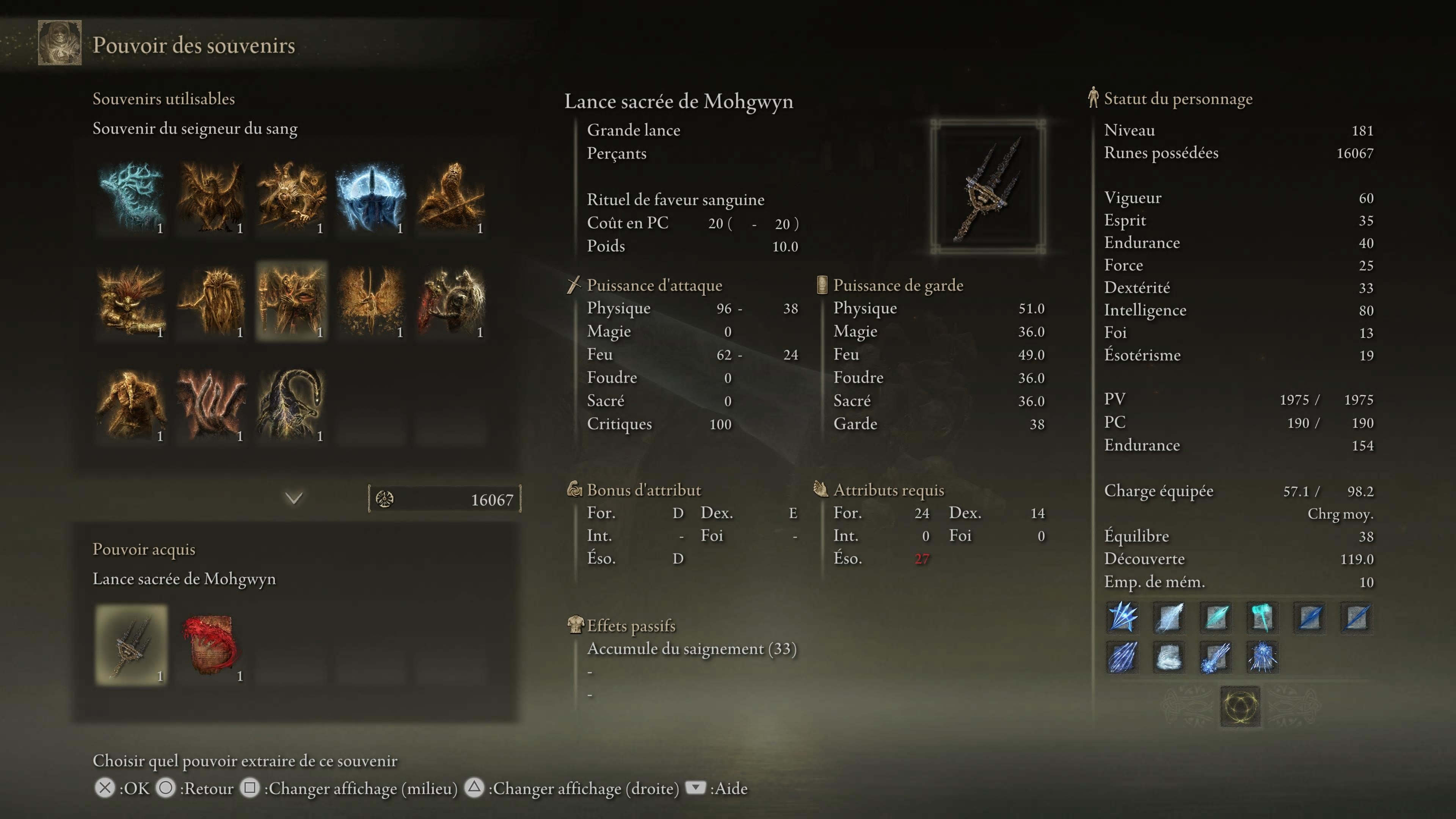Viewport: 1456px width, 819px height.
Task: Select the golden Great Rune circle icon
Action: (x=1240, y=706)
